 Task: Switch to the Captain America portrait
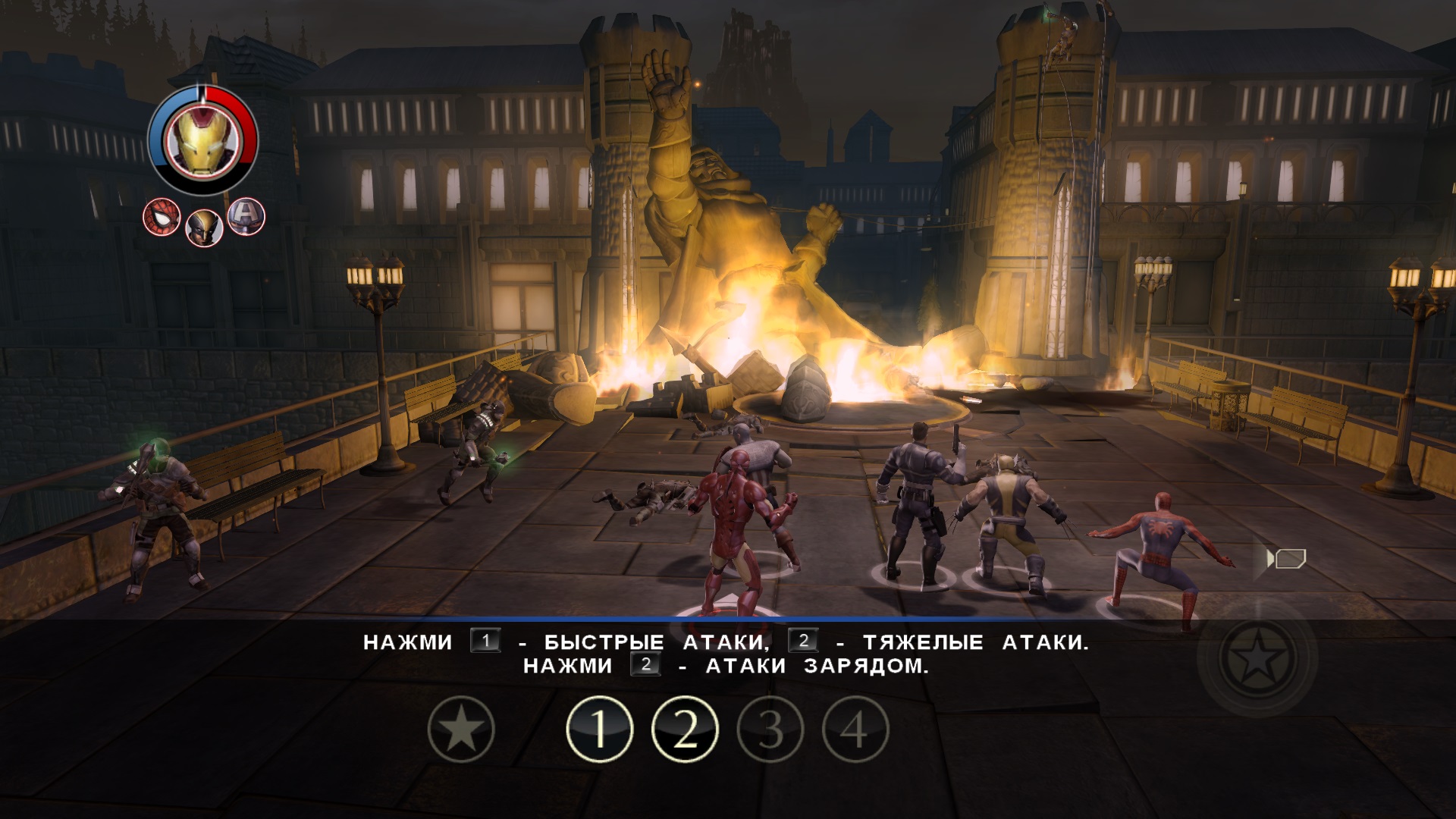246,216
